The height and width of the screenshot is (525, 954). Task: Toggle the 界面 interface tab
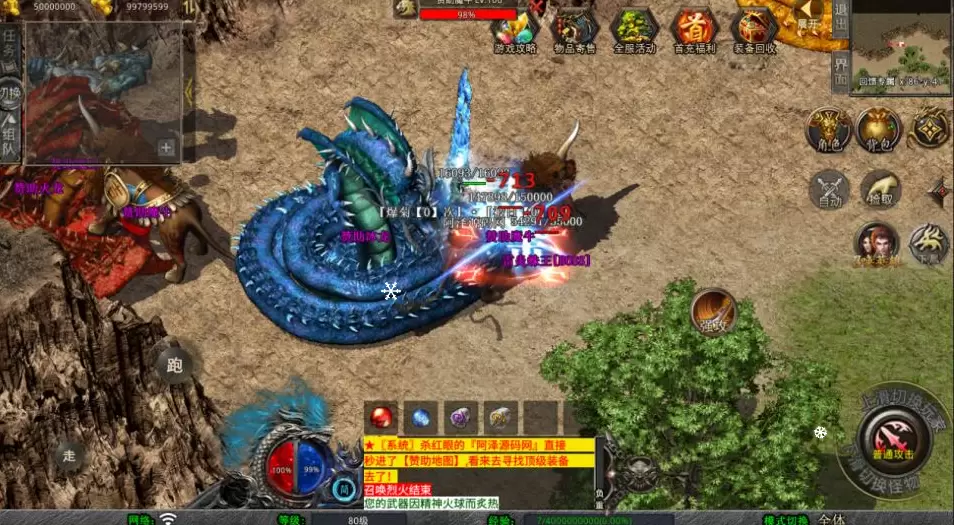840,71
